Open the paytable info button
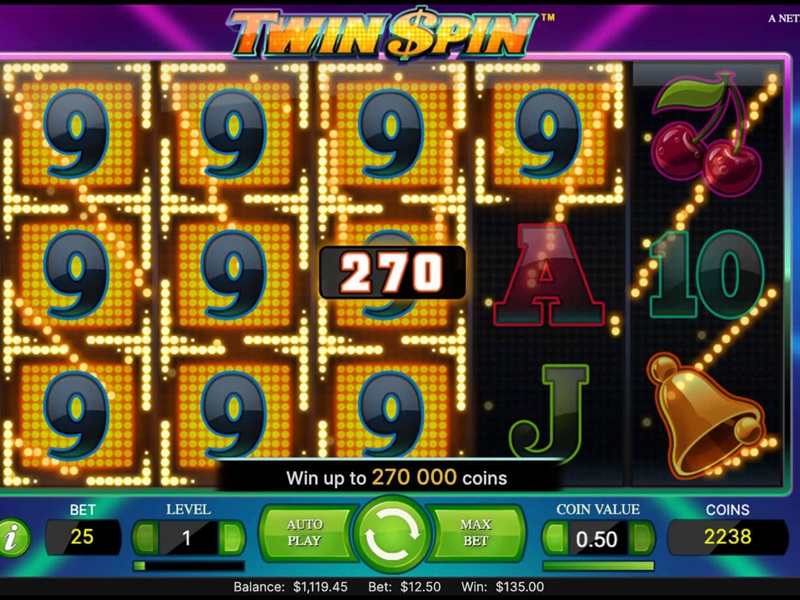Viewport: 800px width, 600px height. tap(14, 538)
